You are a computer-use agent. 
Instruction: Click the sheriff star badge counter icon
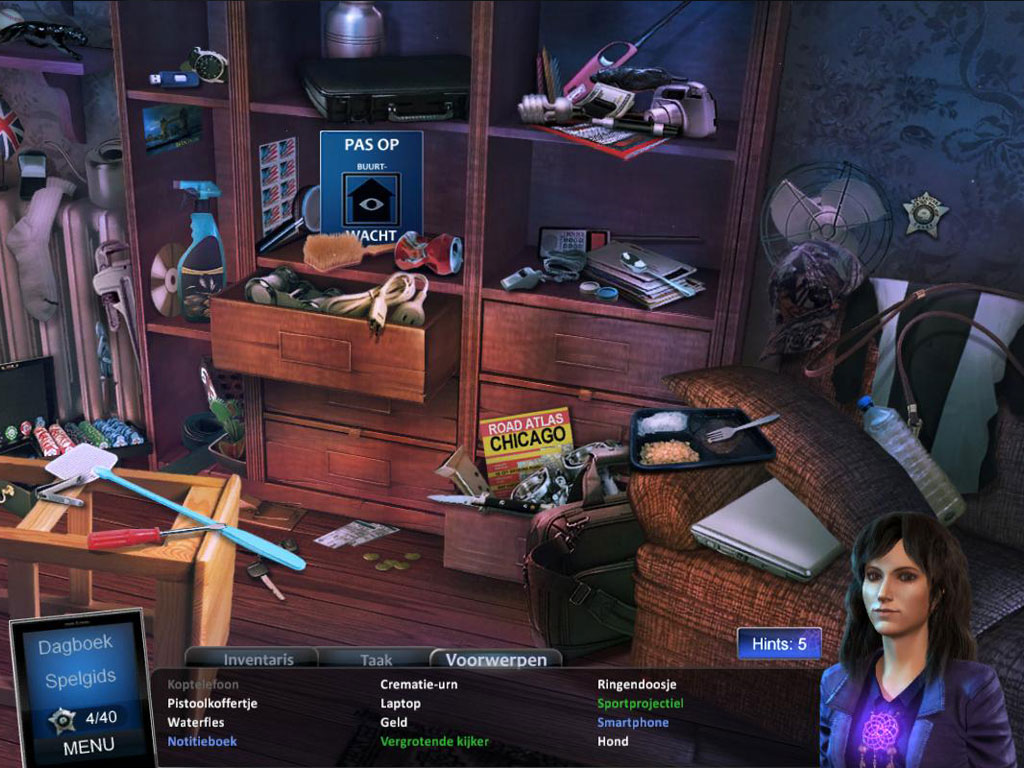click(x=64, y=718)
